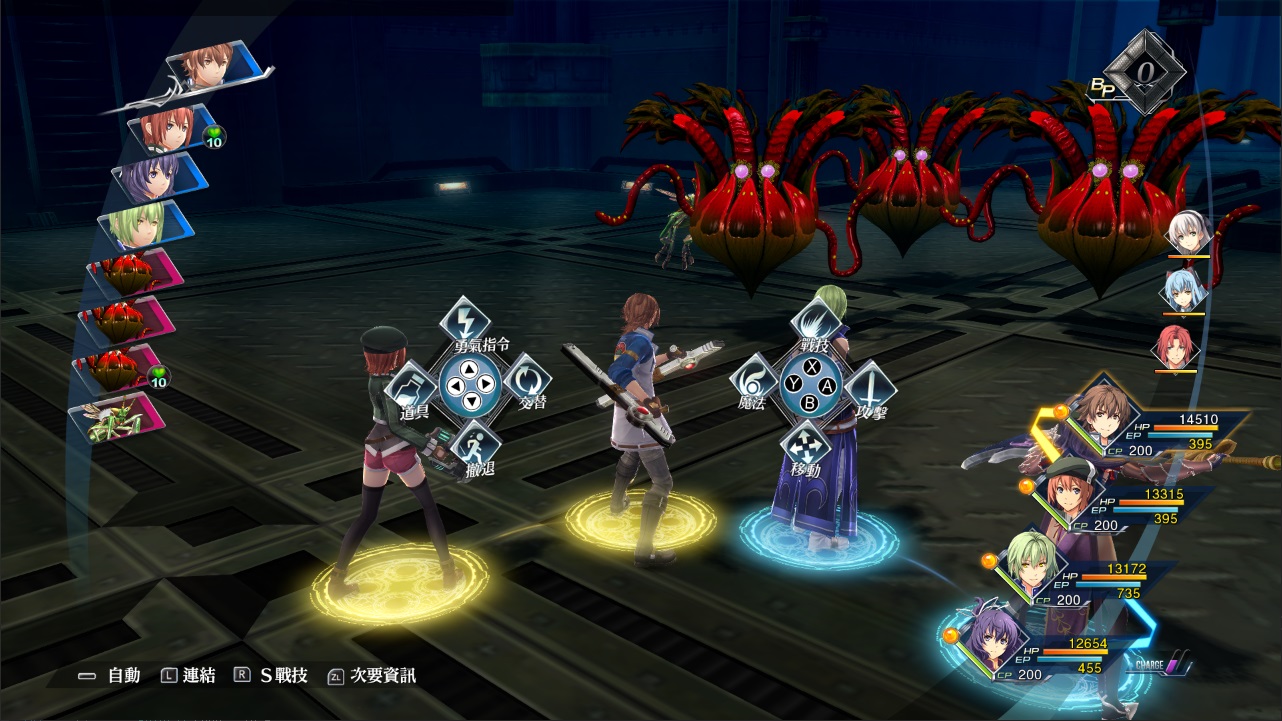
Task: Click the BP counter diamond
Action: (1147, 73)
